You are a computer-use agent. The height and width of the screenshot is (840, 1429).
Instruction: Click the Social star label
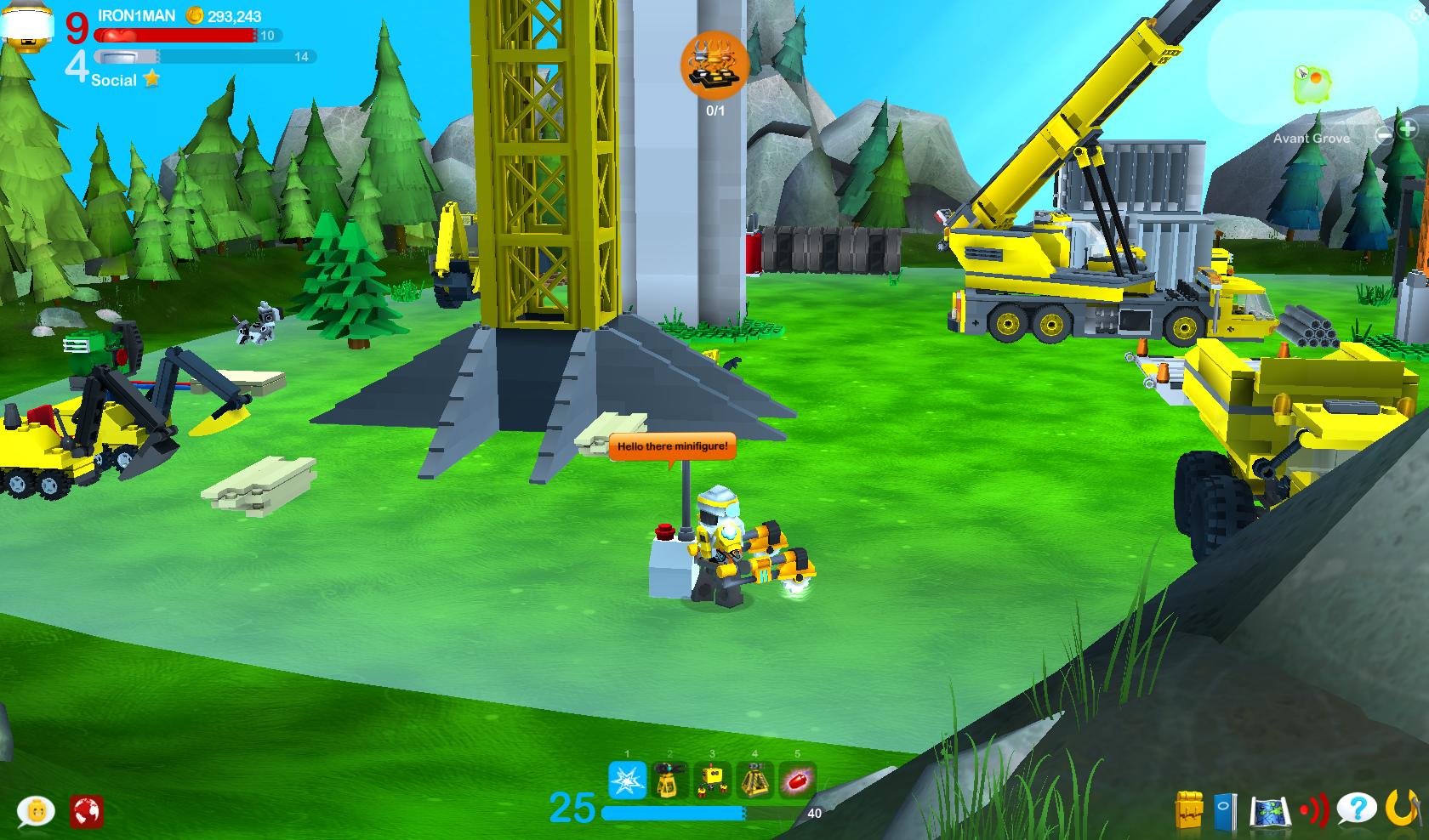pyautogui.click(x=124, y=80)
